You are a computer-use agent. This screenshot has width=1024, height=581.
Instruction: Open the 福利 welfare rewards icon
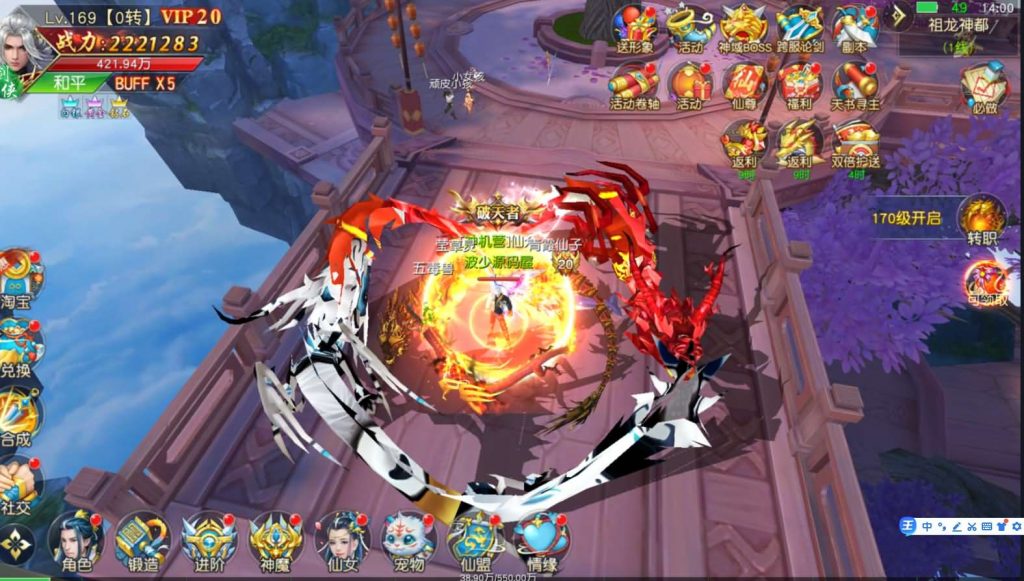click(800, 84)
